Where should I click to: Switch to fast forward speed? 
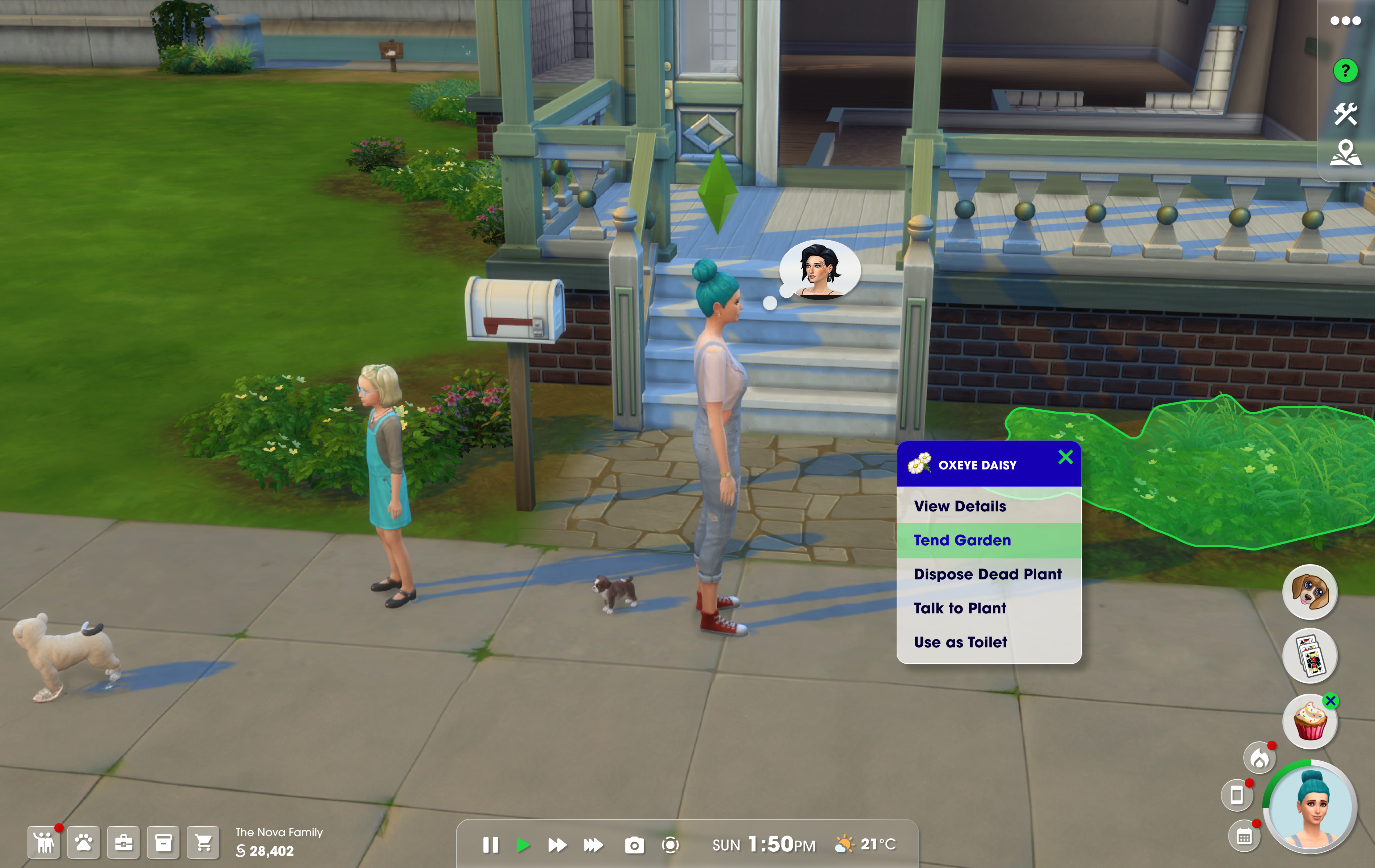(x=557, y=845)
